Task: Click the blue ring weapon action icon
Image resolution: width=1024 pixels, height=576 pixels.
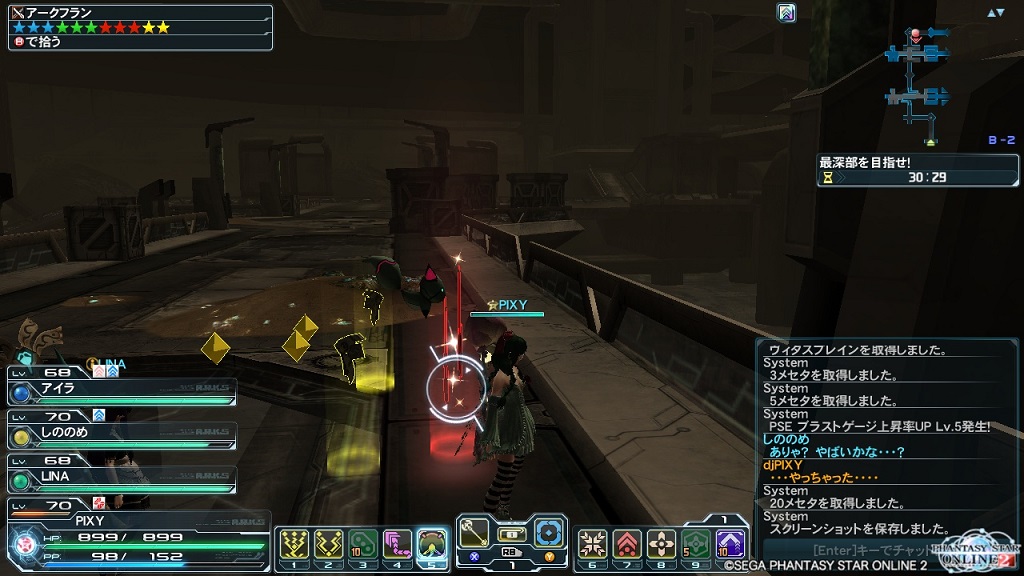Action: [x=549, y=531]
